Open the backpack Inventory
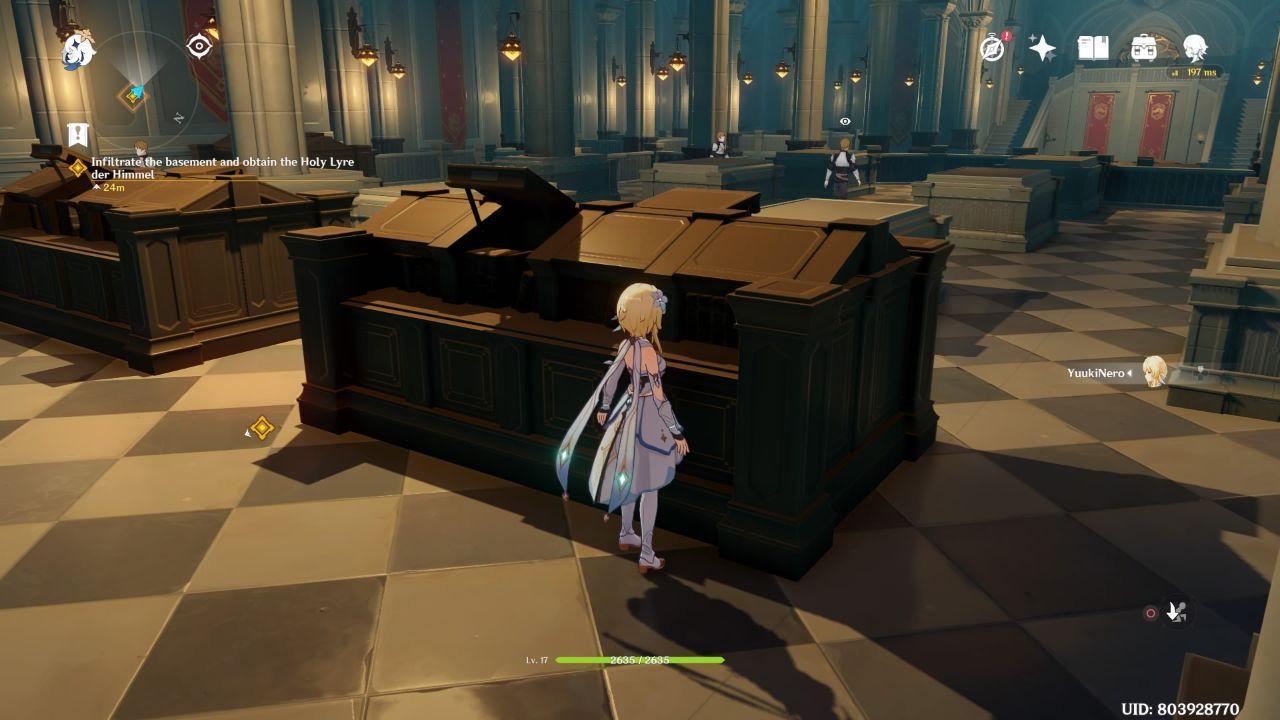Viewport: 1280px width, 720px height. [1144, 47]
